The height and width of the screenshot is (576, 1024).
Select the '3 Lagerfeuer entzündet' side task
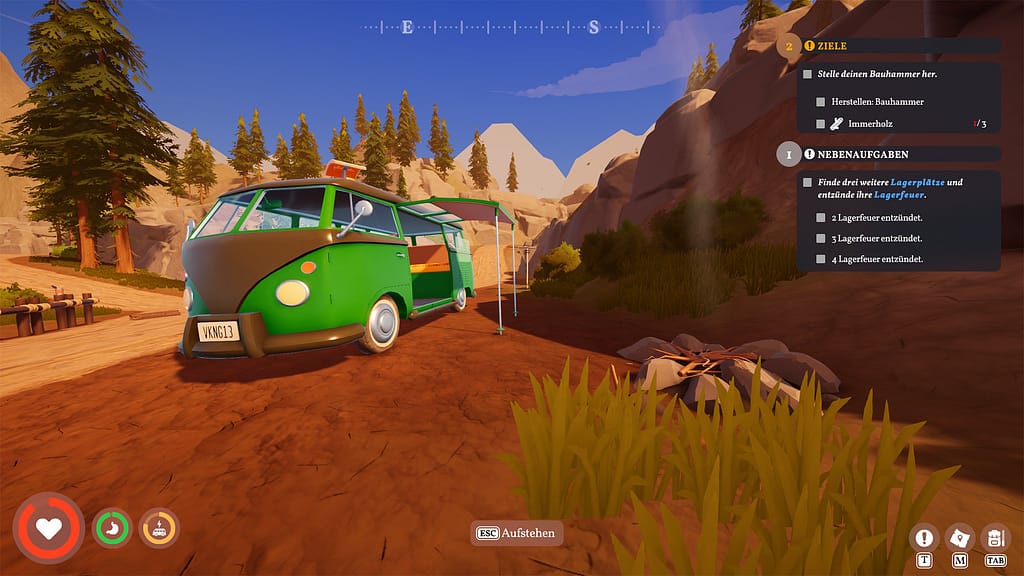point(877,238)
